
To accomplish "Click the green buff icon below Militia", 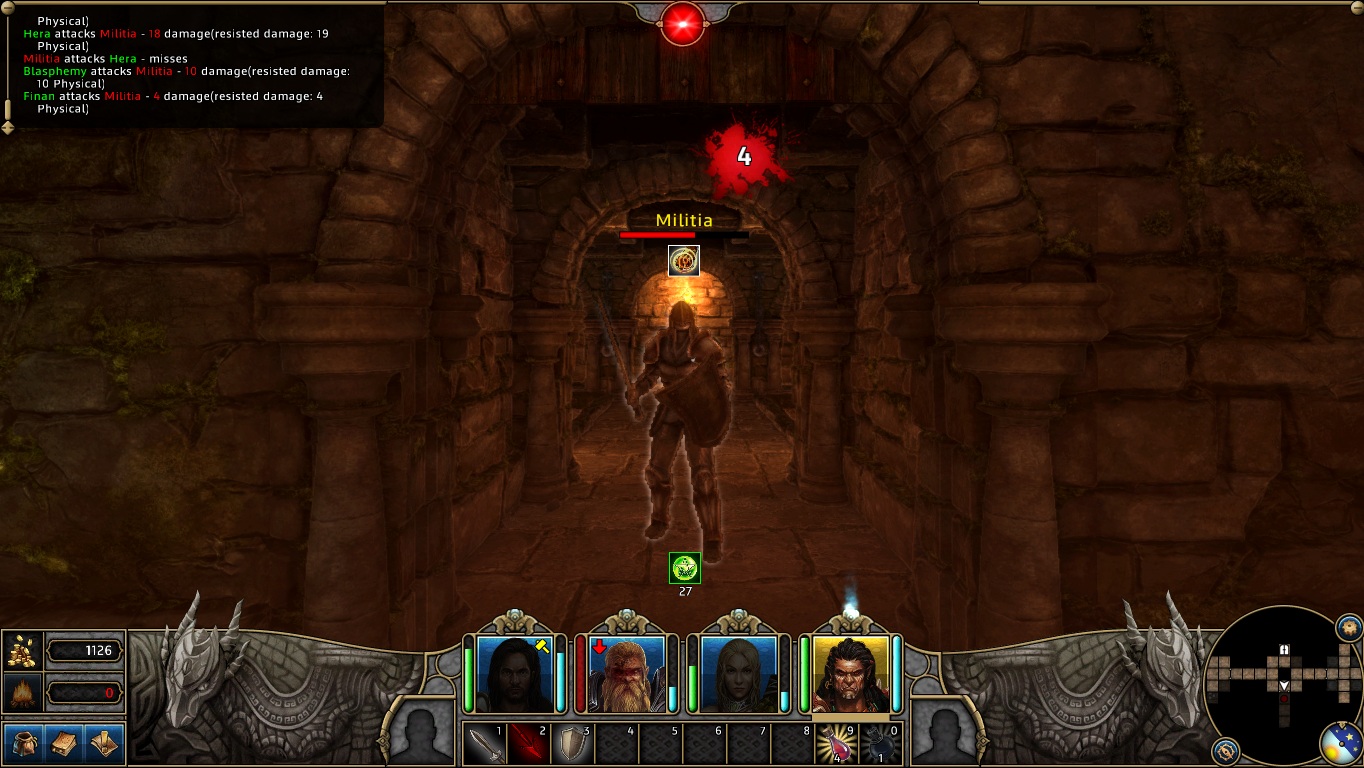I will point(685,568).
